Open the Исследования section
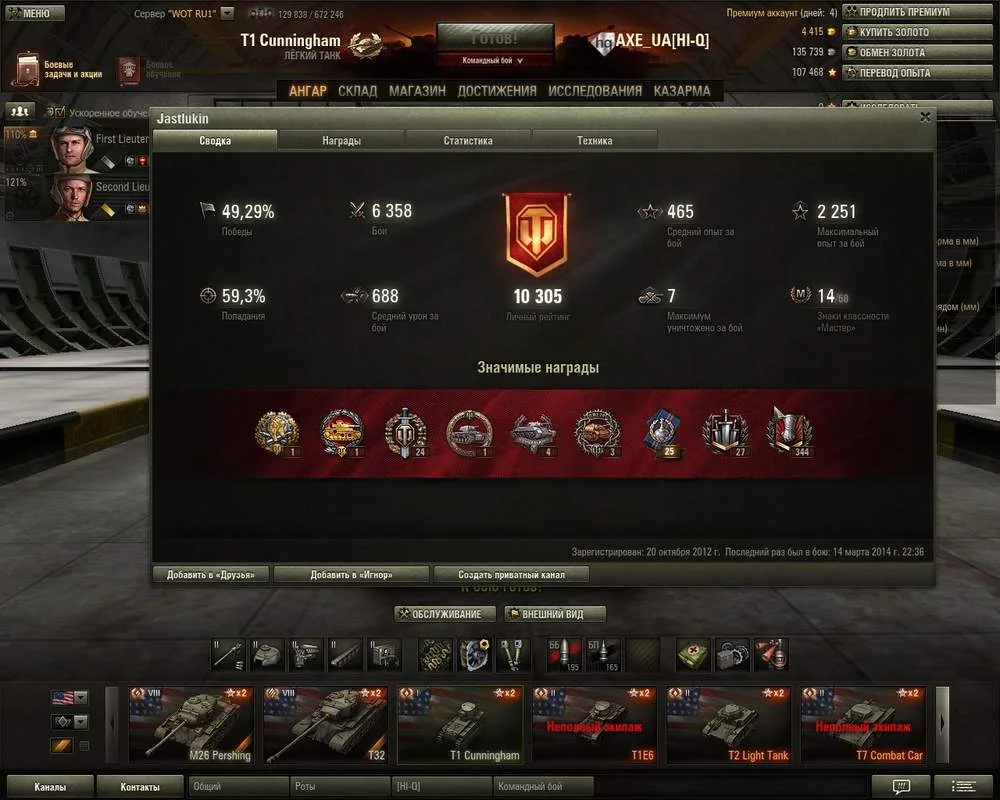The height and width of the screenshot is (800, 1000). click(595, 91)
